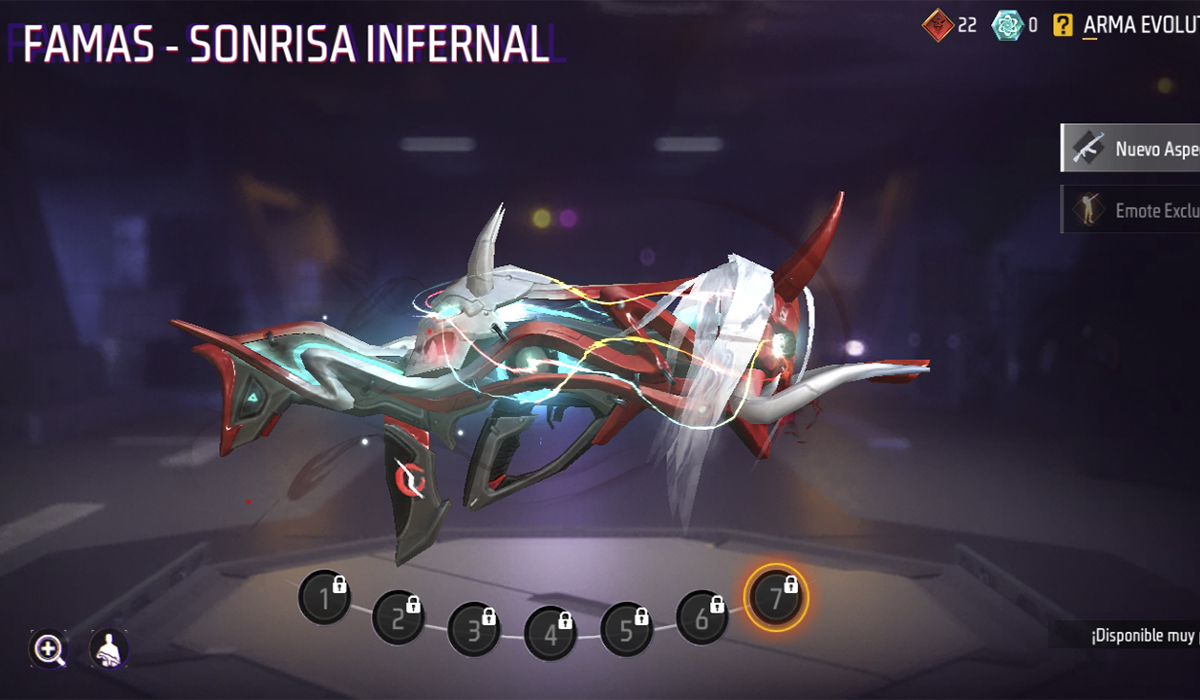The width and height of the screenshot is (1200, 700).
Task: Tap the red evolution token currency
Action: (937, 25)
